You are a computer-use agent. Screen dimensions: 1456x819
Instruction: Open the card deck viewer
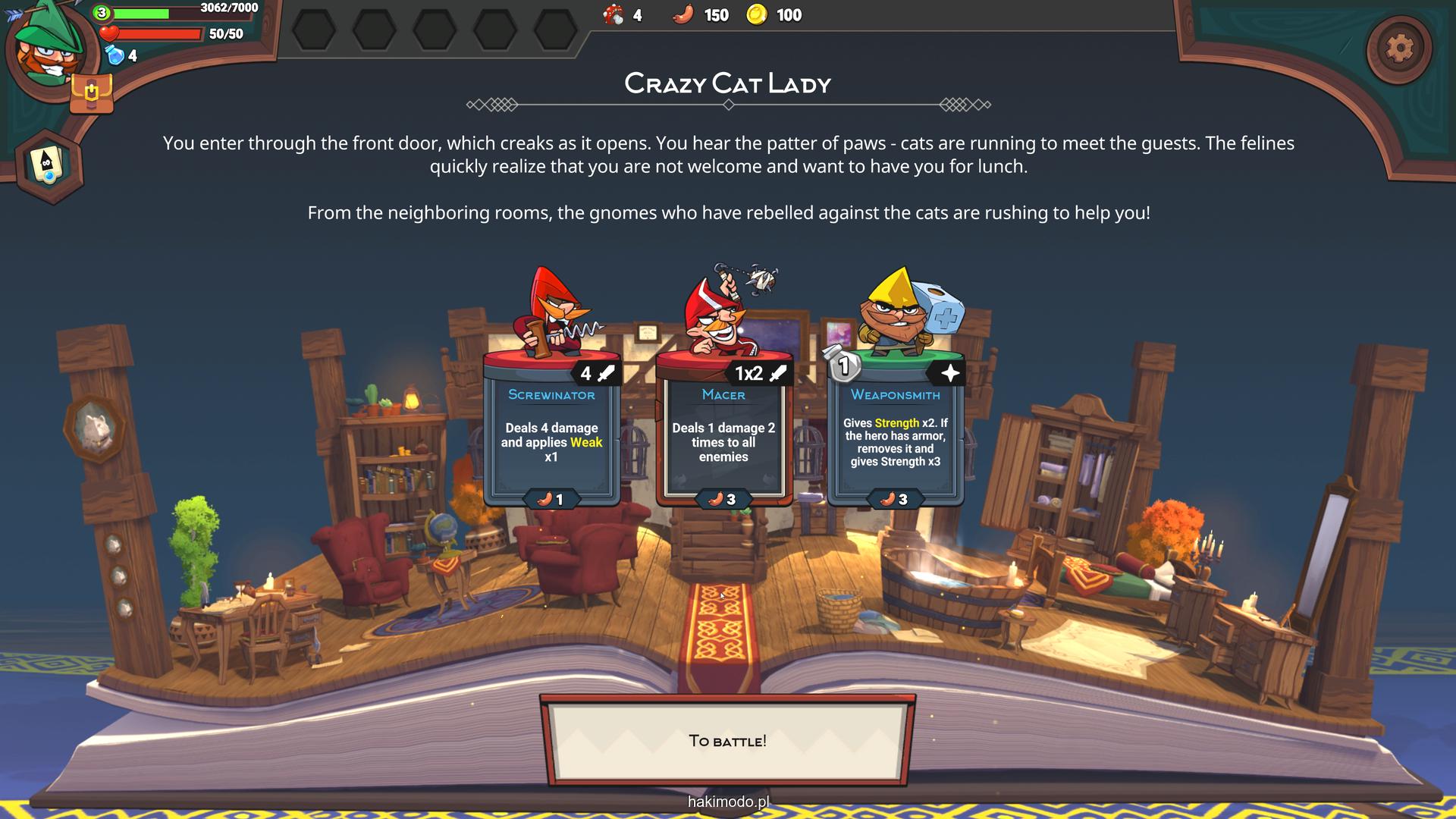pyautogui.click(x=49, y=165)
